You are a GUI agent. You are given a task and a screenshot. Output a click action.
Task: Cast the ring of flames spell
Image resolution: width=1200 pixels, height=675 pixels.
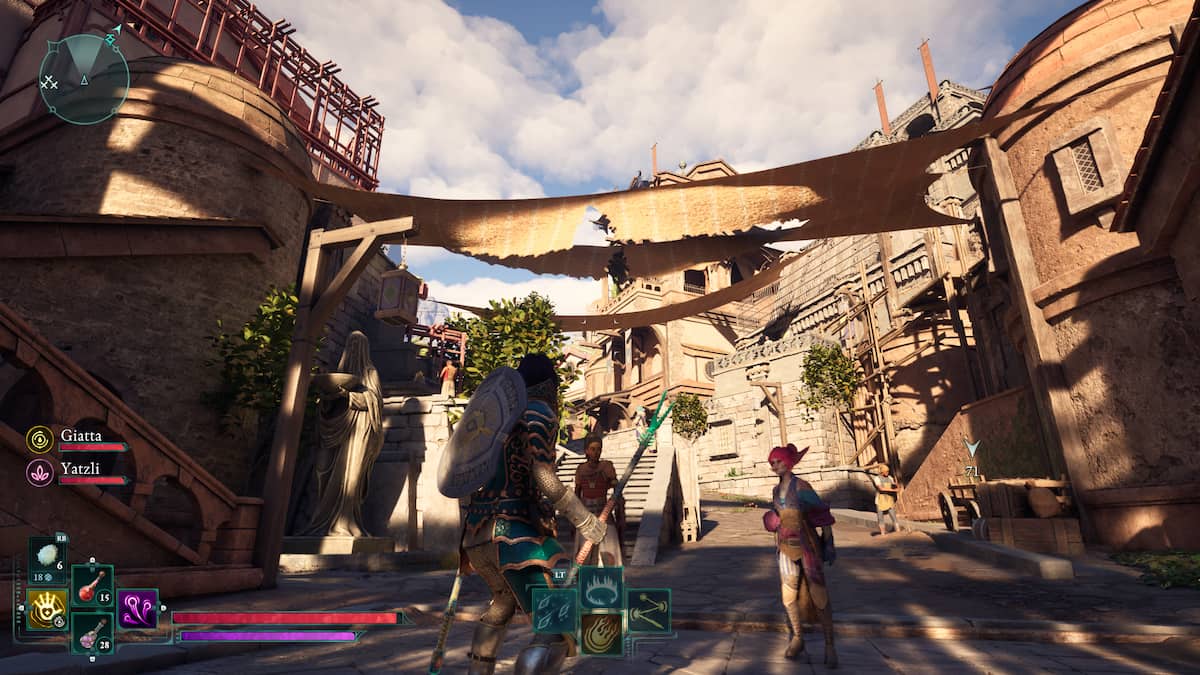pyautogui.click(x=601, y=588)
